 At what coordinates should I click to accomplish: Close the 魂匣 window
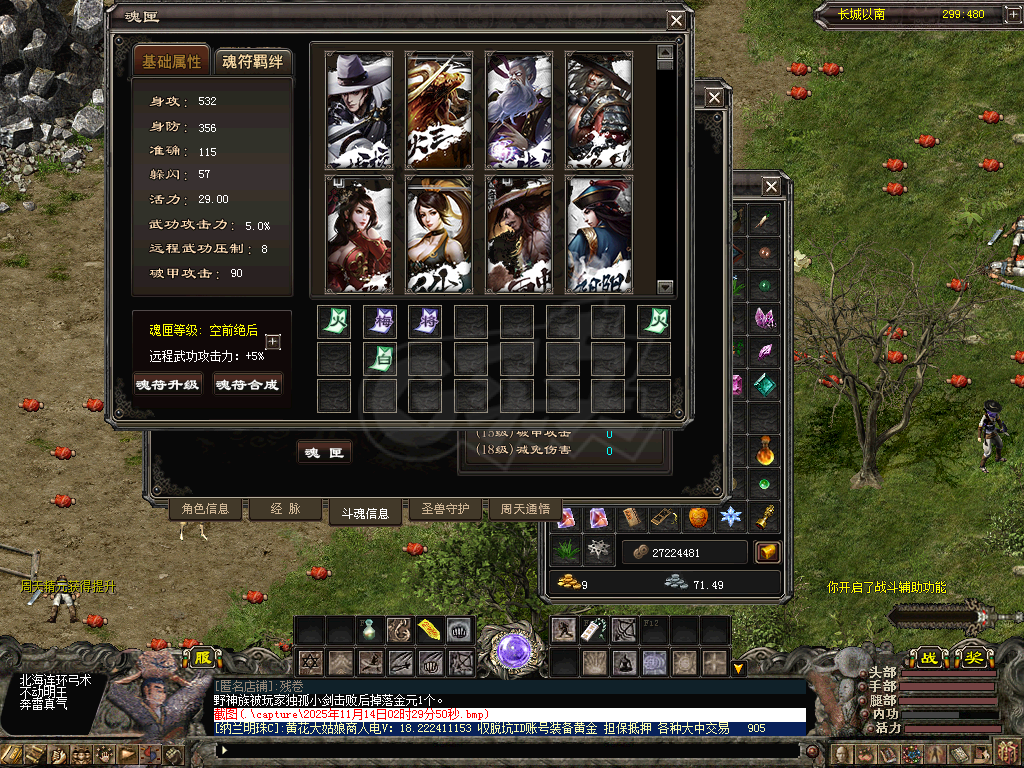pos(677,20)
